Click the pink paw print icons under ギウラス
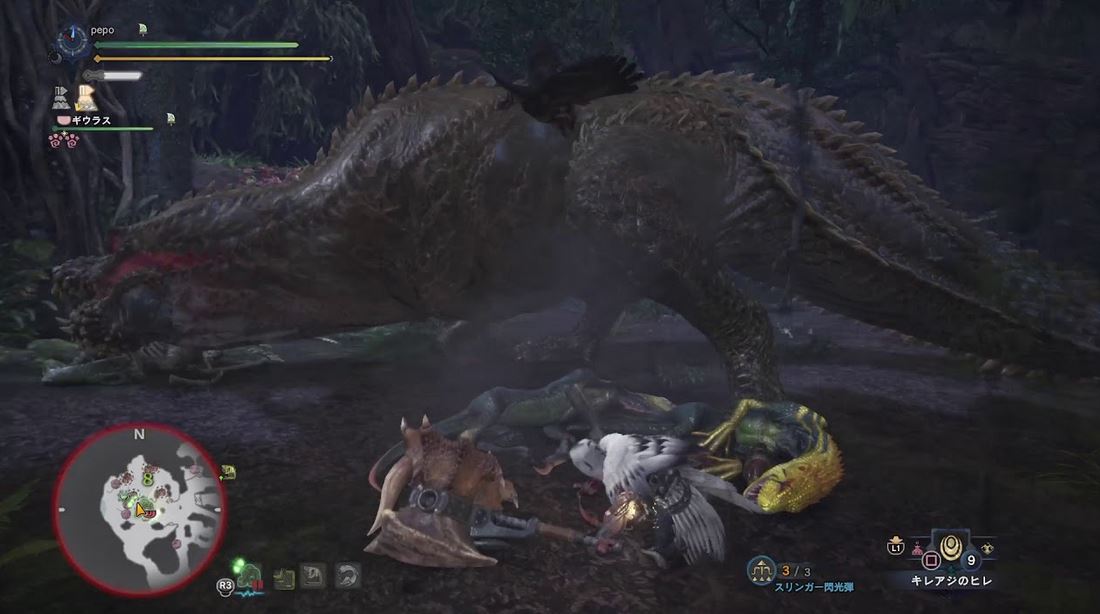The image size is (1100, 614). pos(63,139)
